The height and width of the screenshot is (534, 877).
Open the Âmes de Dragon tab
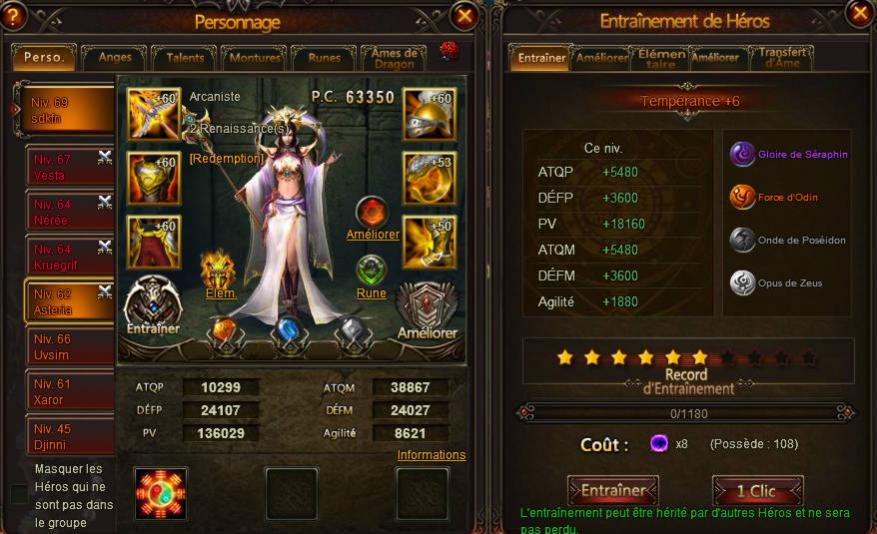pyautogui.click(x=395, y=58)
